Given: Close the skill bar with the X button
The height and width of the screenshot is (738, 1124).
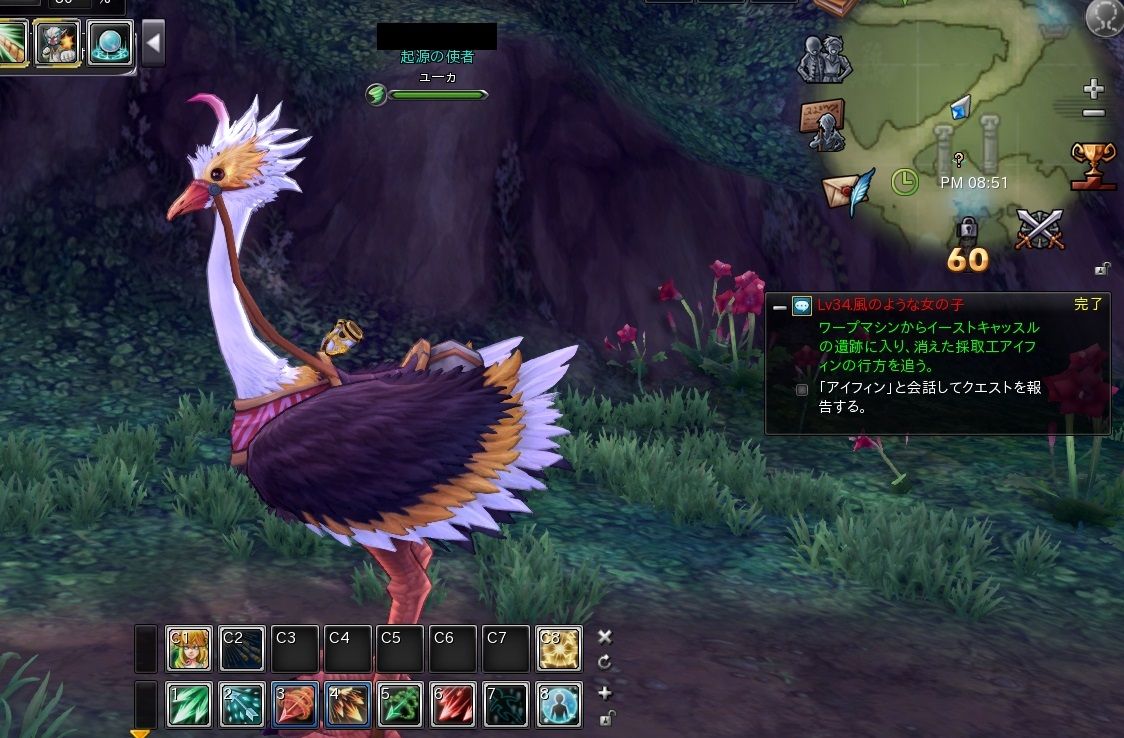Looking at the screenshot, I should 604,636.
